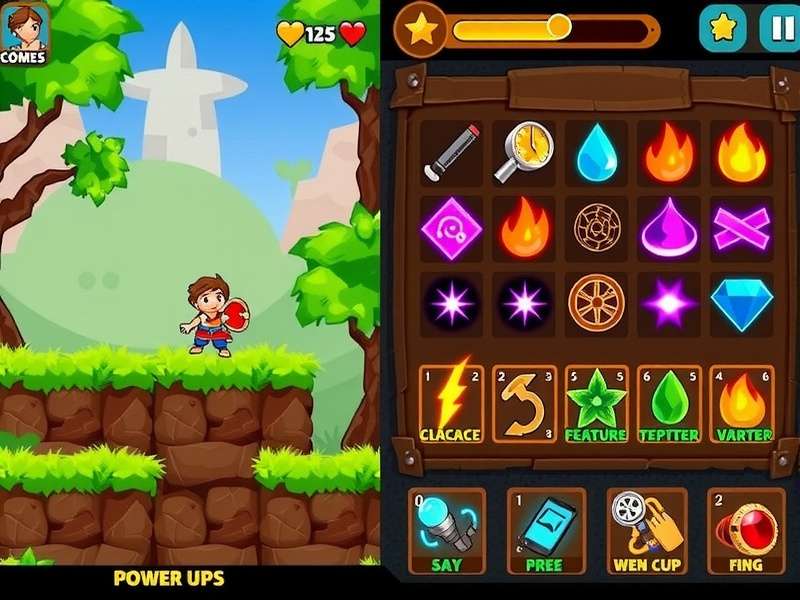Choose the pink crossed ribbon tile
Image resolution: width=800 pixels, height=600 pixels.
point(742,228)
